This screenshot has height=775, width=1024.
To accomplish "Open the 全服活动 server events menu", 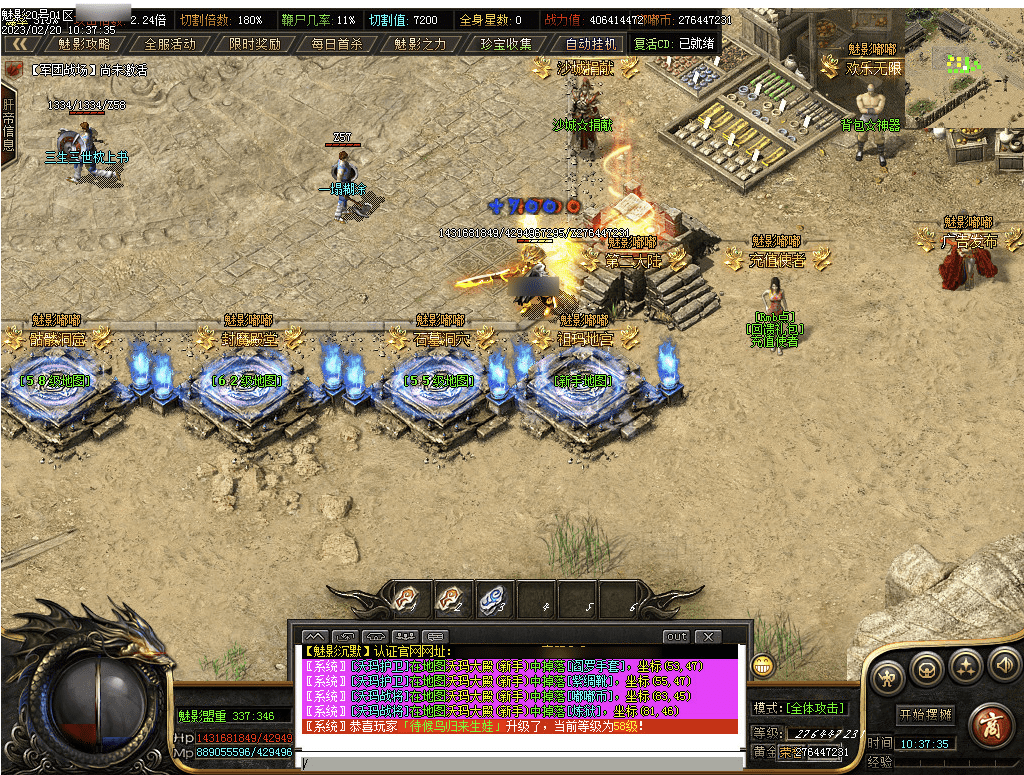I will 170,44.
